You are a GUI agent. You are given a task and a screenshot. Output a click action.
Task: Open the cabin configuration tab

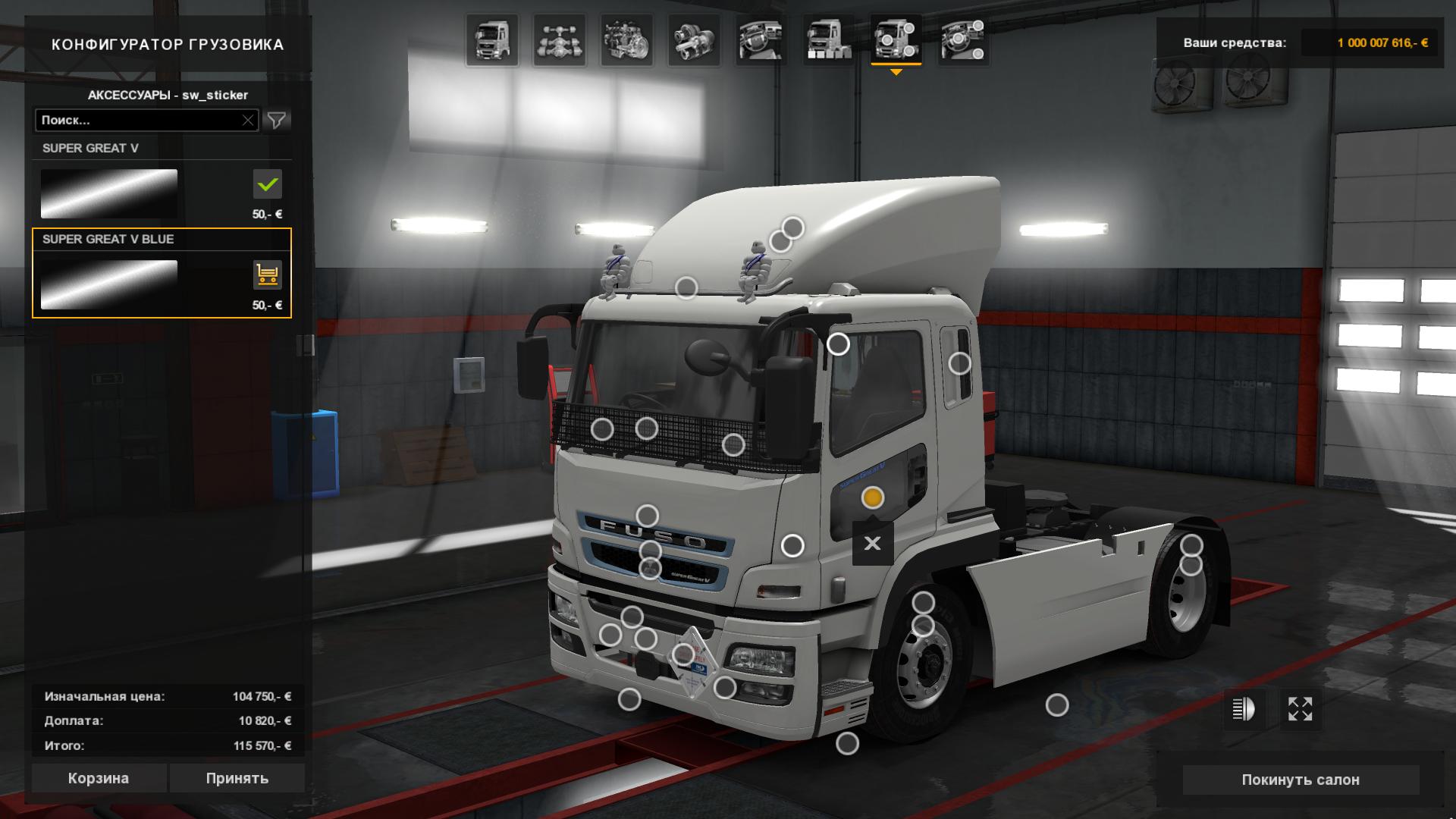point(492,40)
